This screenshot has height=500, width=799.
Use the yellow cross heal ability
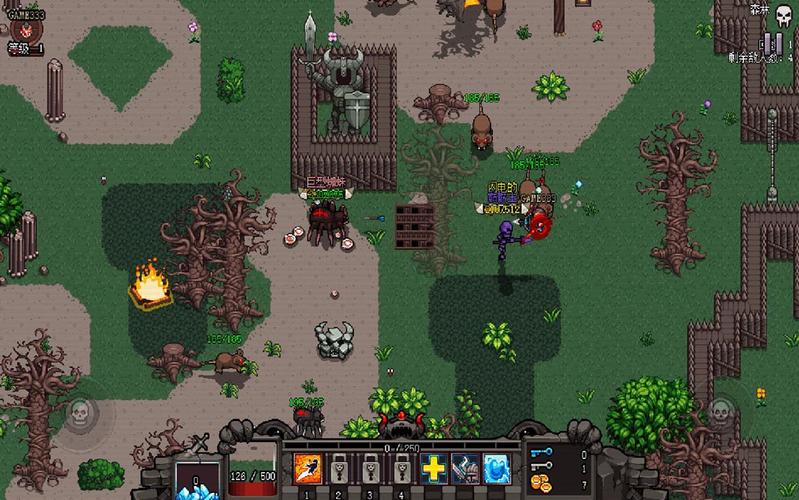(x=433, y=468)
